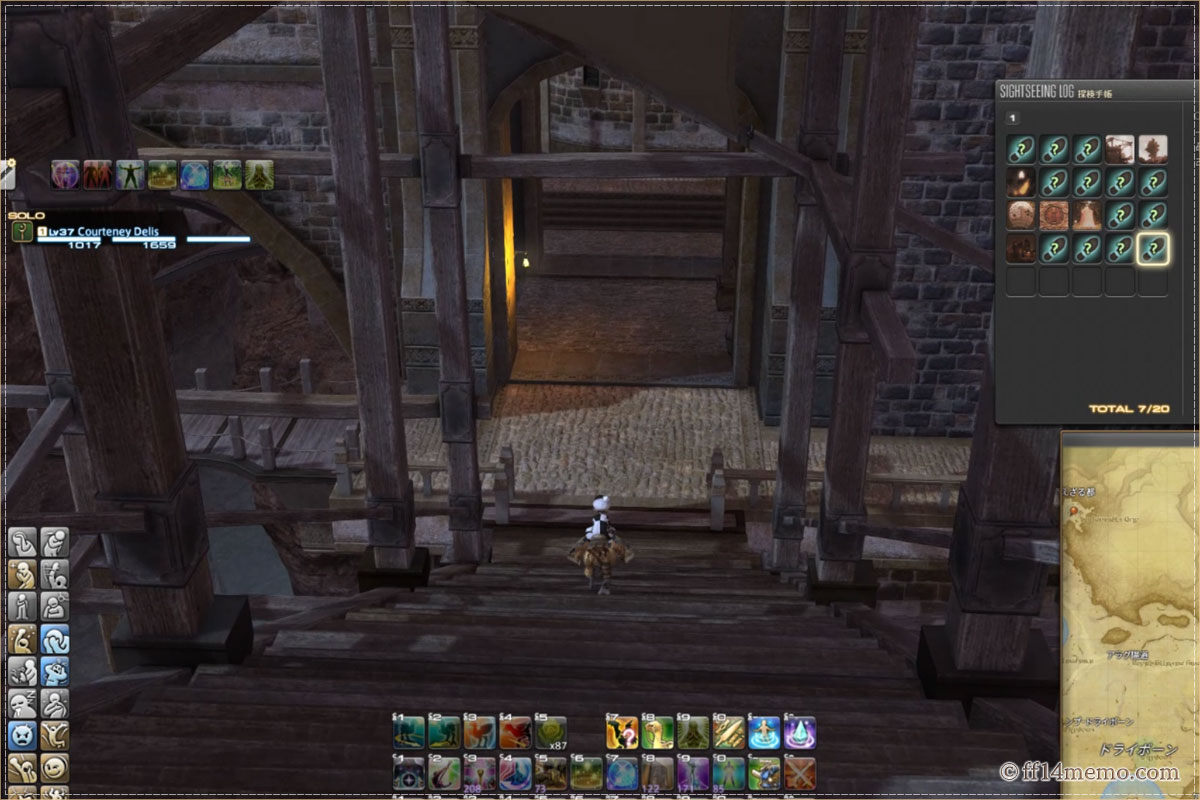Screen dimensions: 1200x800
Task: Activate the chocobo question mark hotbar icon
Action: (x=622, y=734)
